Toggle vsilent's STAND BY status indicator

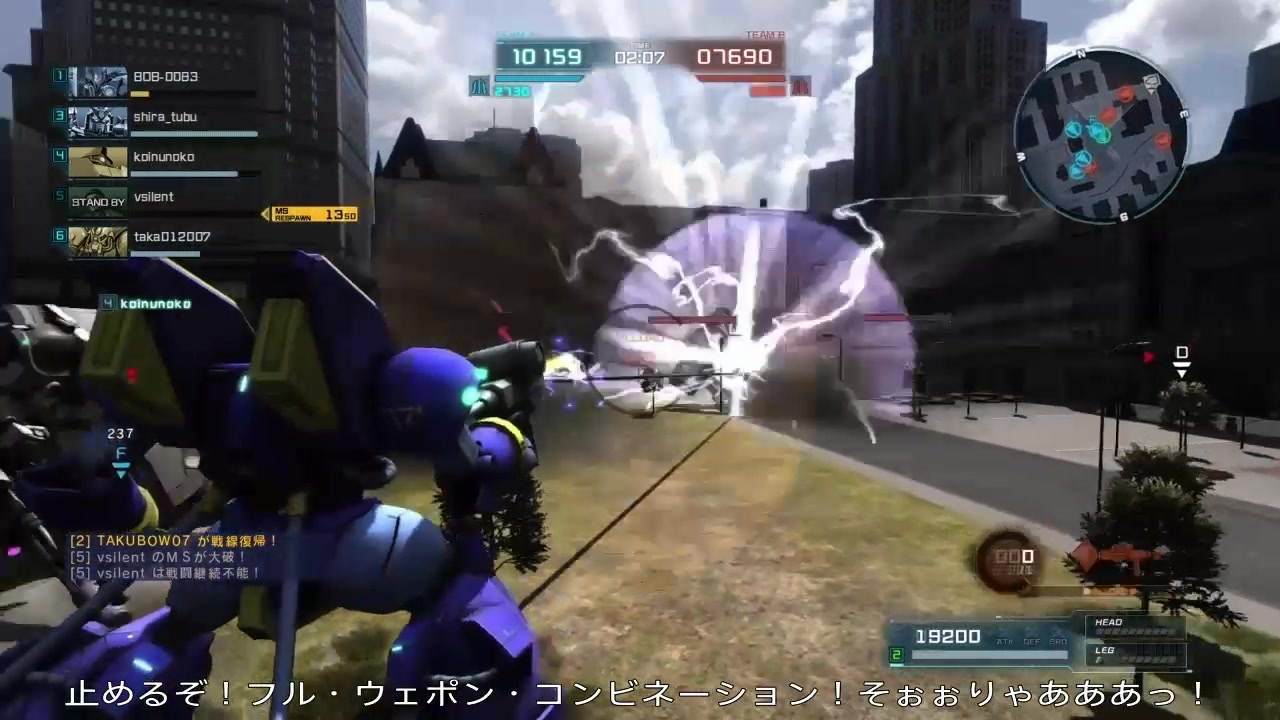tap(97, 200)
